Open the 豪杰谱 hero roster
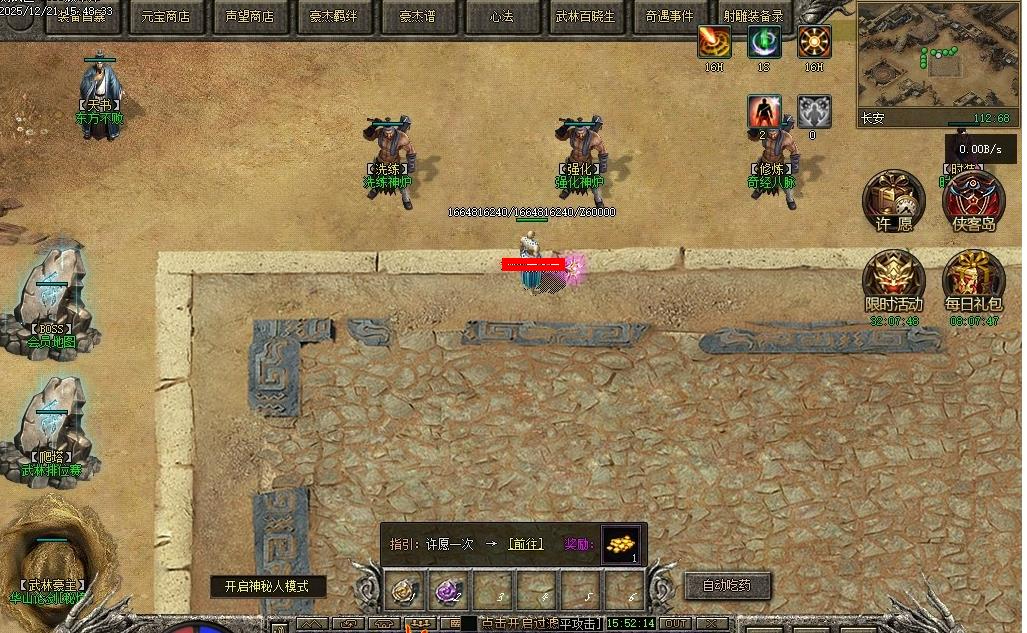This screenshot has width=1027, height=633. pyautogui.click(x=419, y=17)
